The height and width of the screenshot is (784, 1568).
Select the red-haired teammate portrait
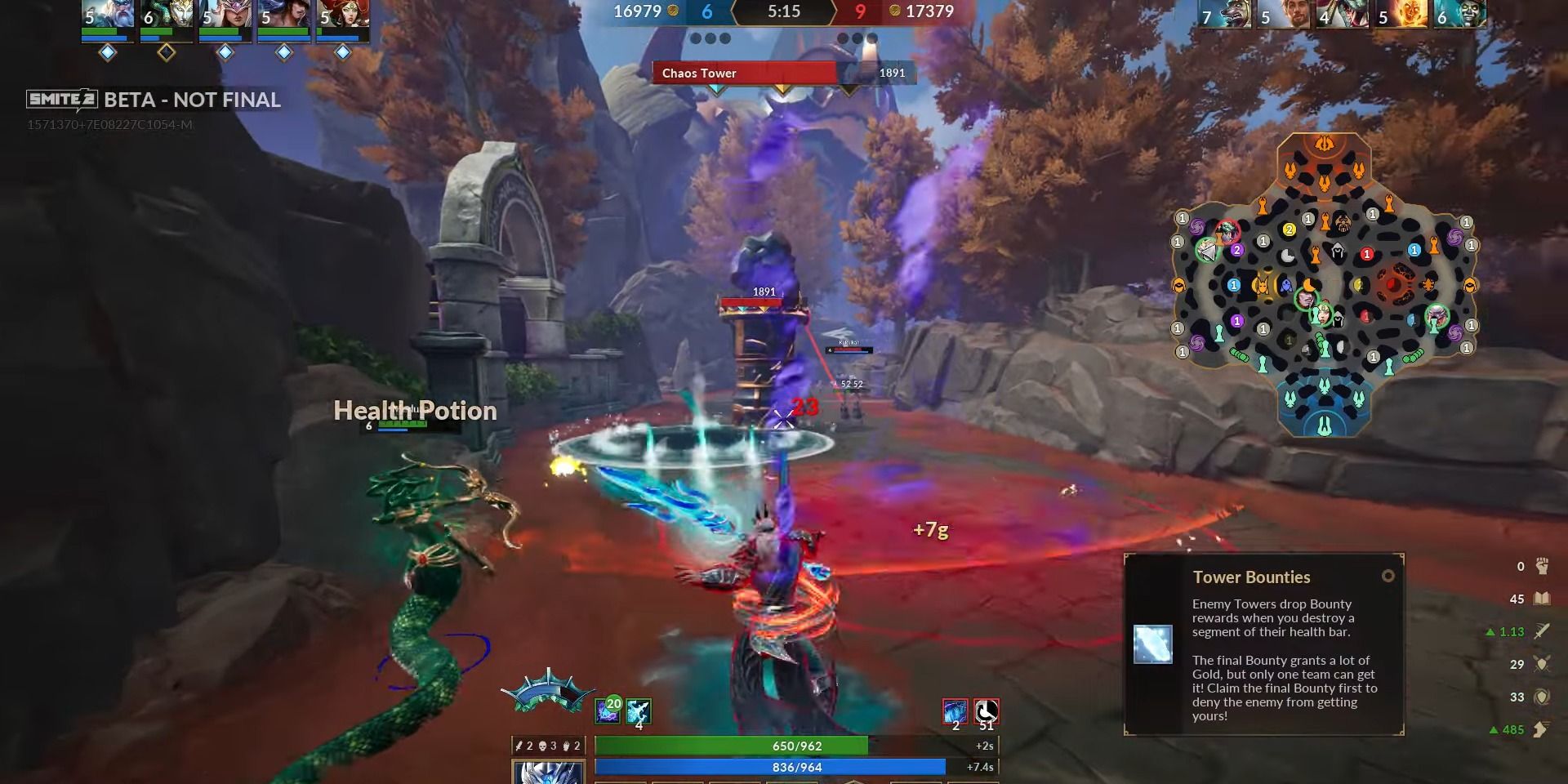point(343,14)
